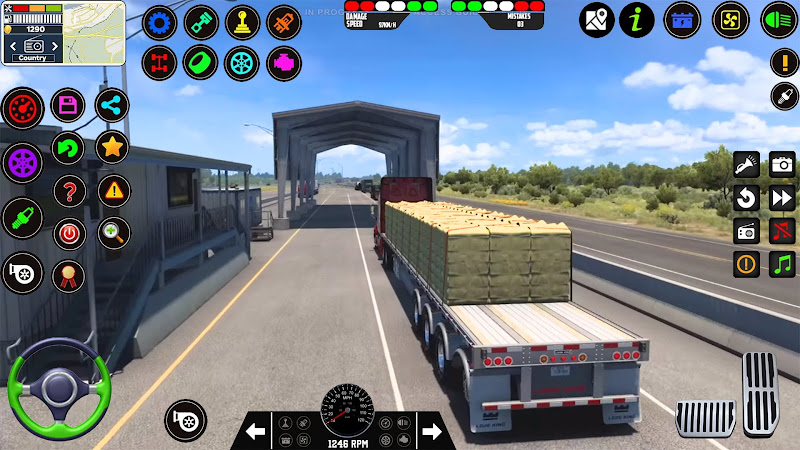Viewport: 800px width, 450px height.
Task: Show help with the red question mark
Action: (68, 190)
